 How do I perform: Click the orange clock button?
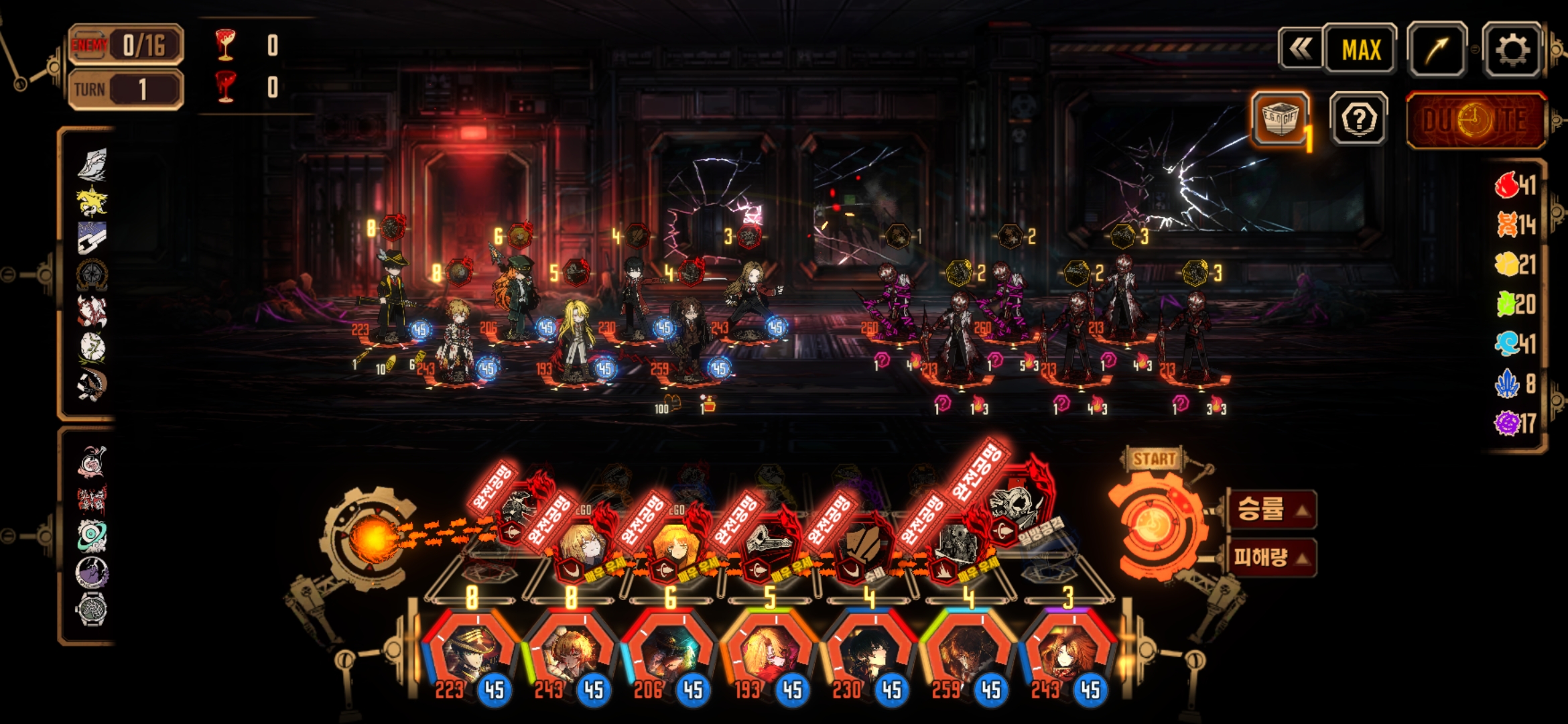(x=1475, y=121)
